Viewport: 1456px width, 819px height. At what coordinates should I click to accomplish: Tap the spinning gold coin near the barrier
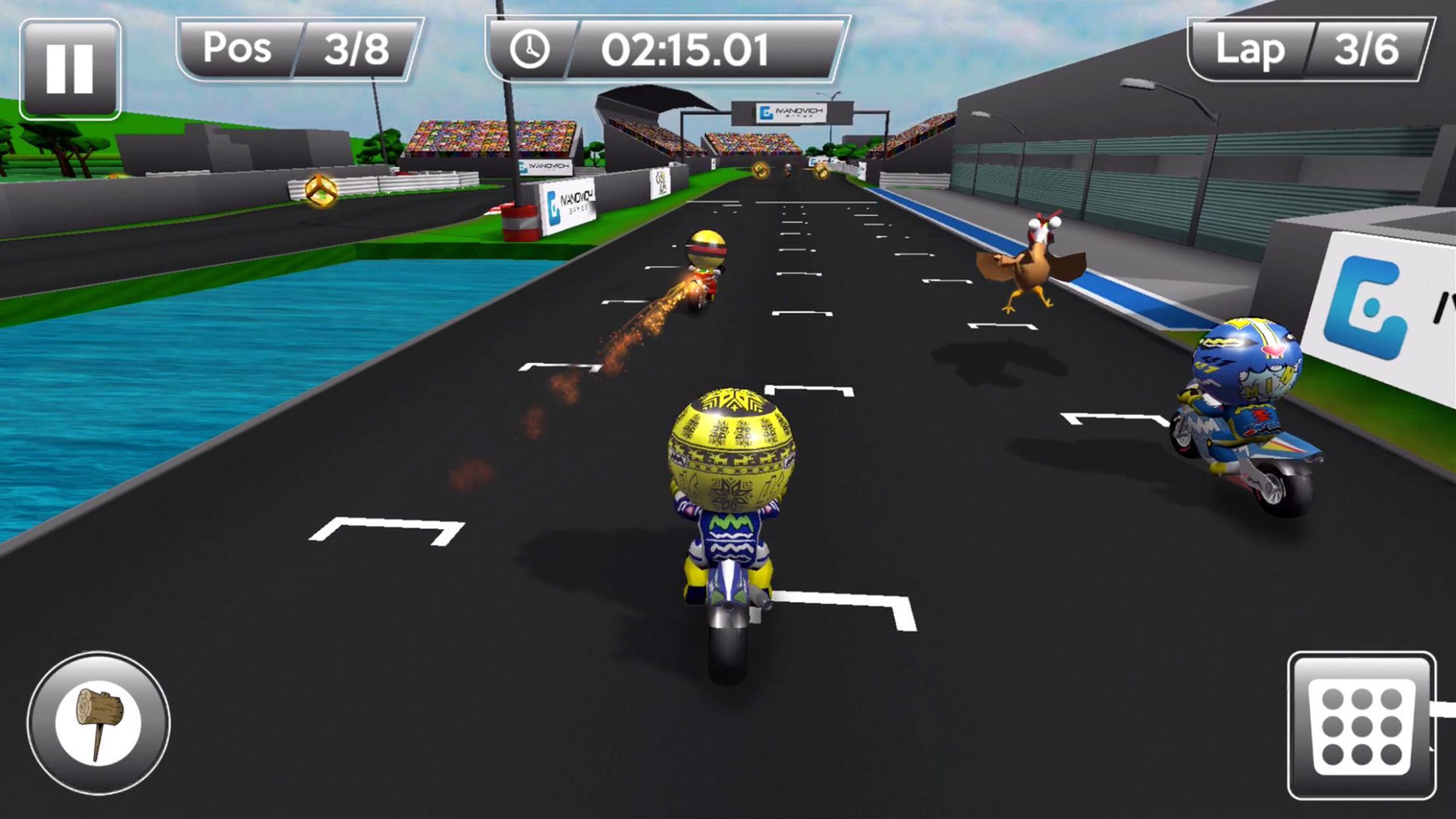click(322, 191)
